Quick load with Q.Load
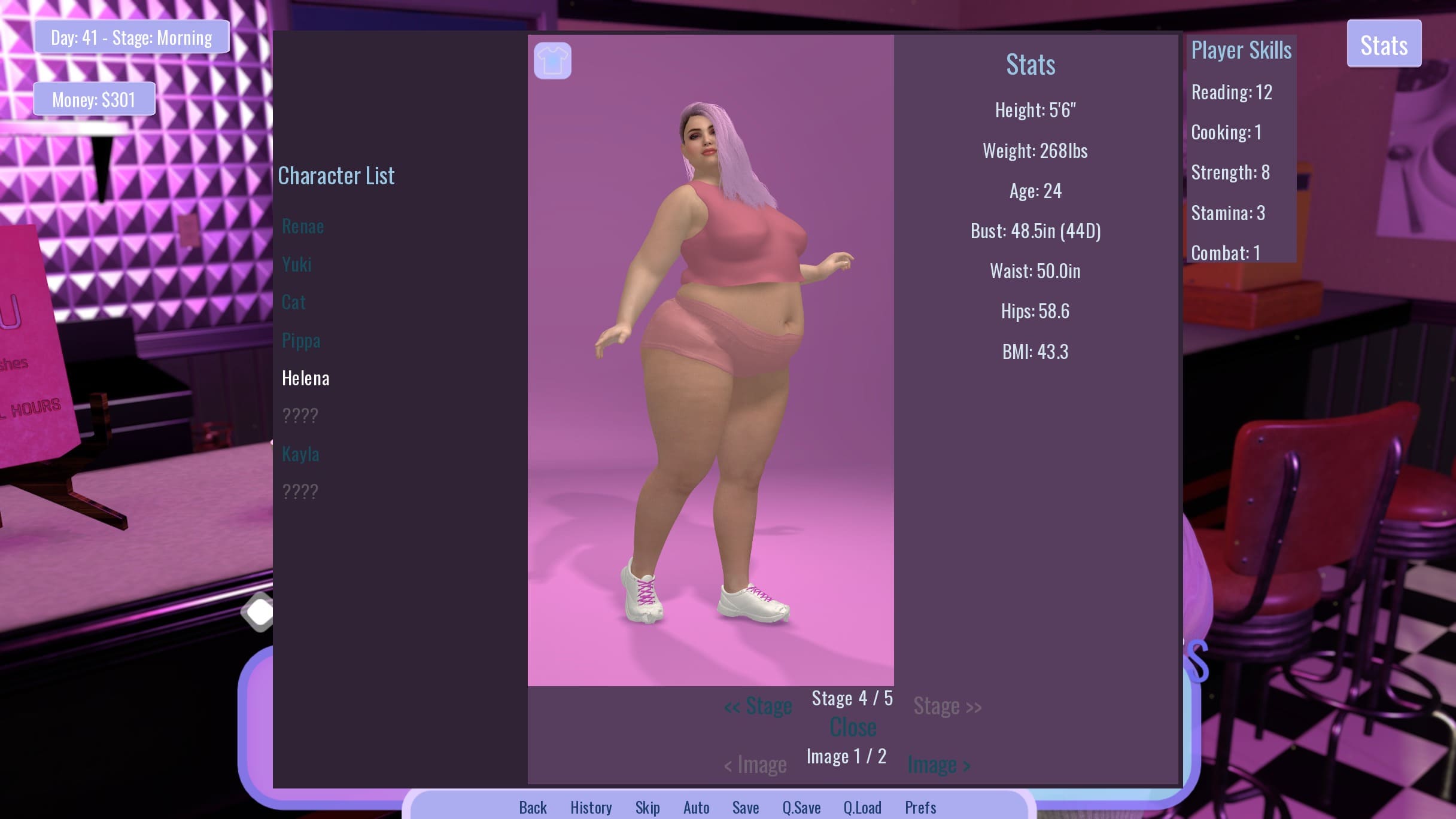 coord(862,808)
